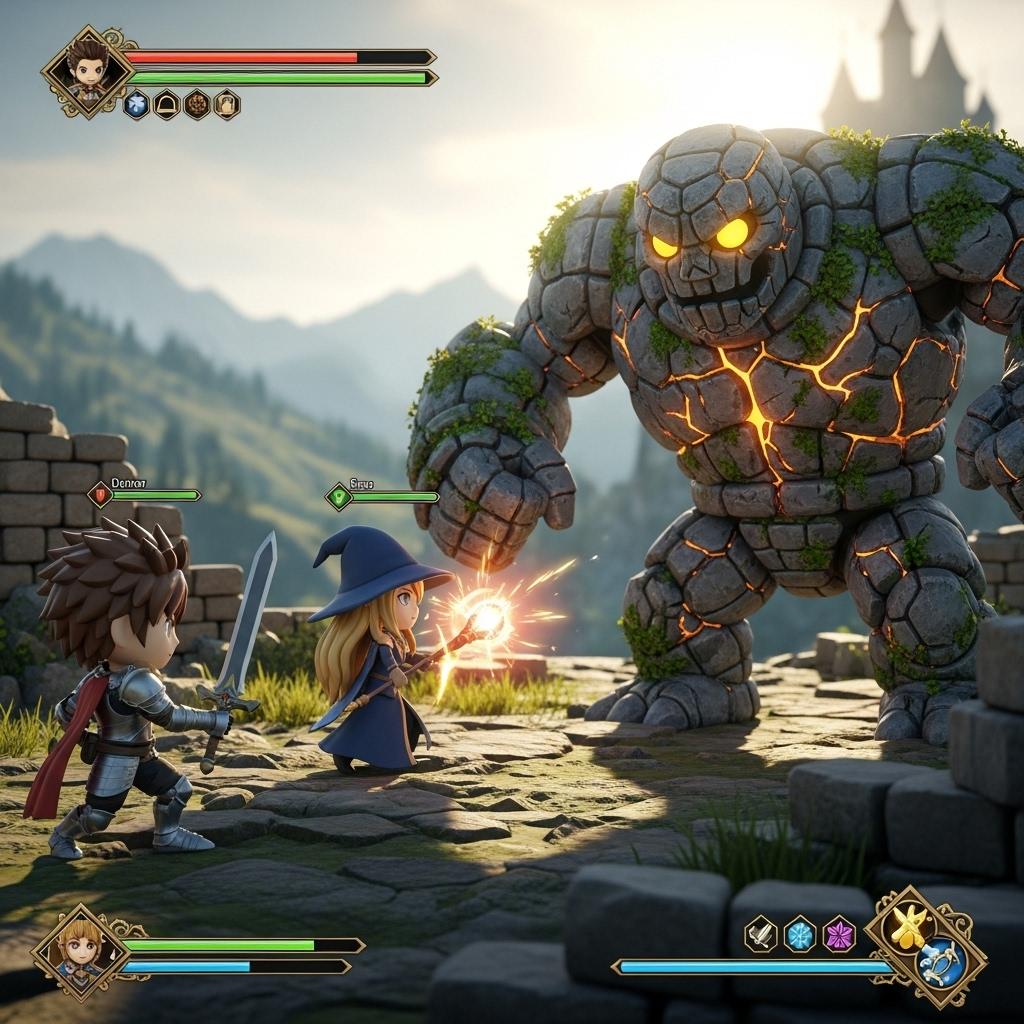The width and height of the screenshot is (1024, 1024).
Task: Select the brown-haired knight portrait
Action: 87,71
